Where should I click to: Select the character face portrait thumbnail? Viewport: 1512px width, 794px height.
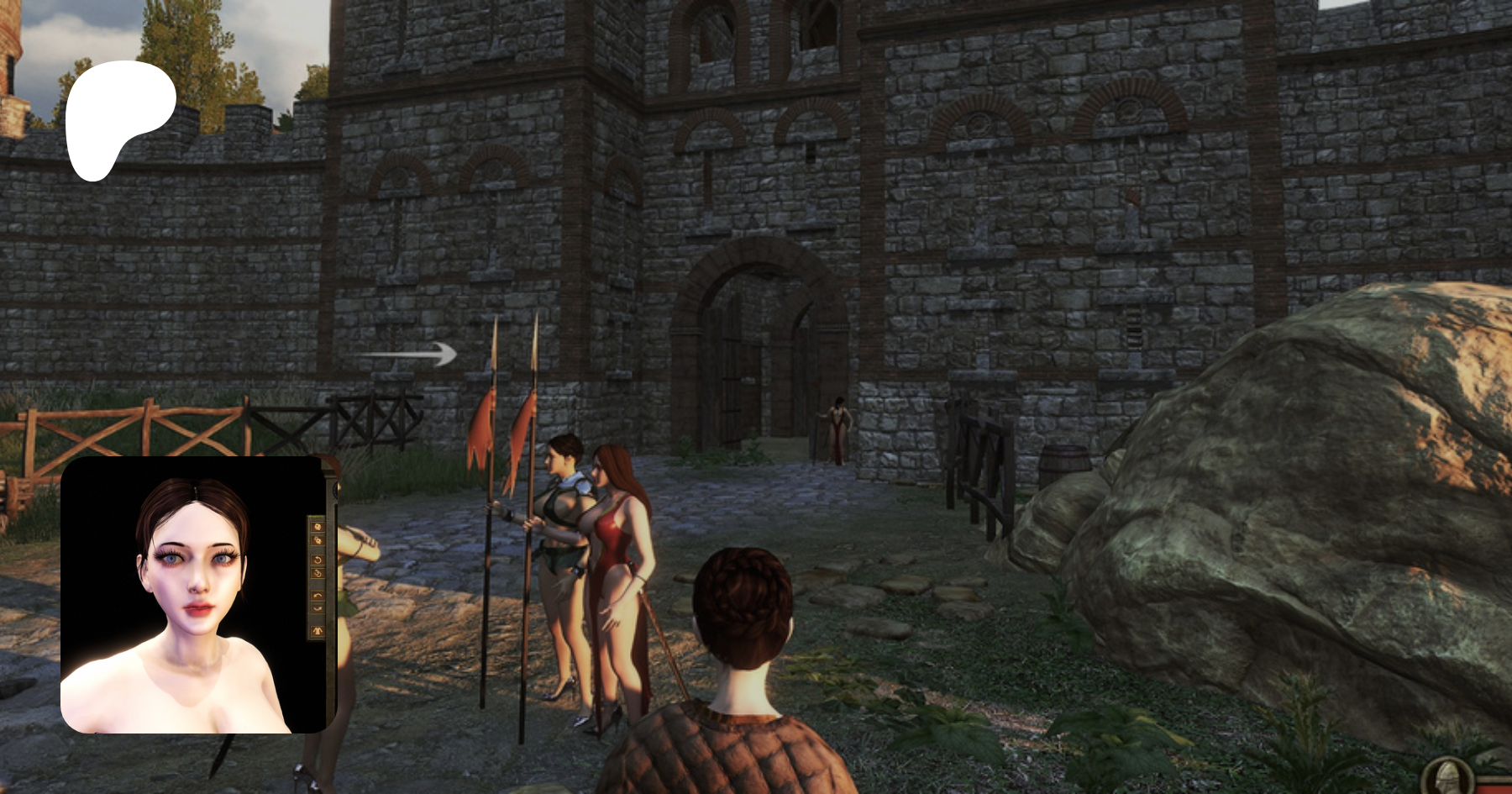(x=192, y=594)
